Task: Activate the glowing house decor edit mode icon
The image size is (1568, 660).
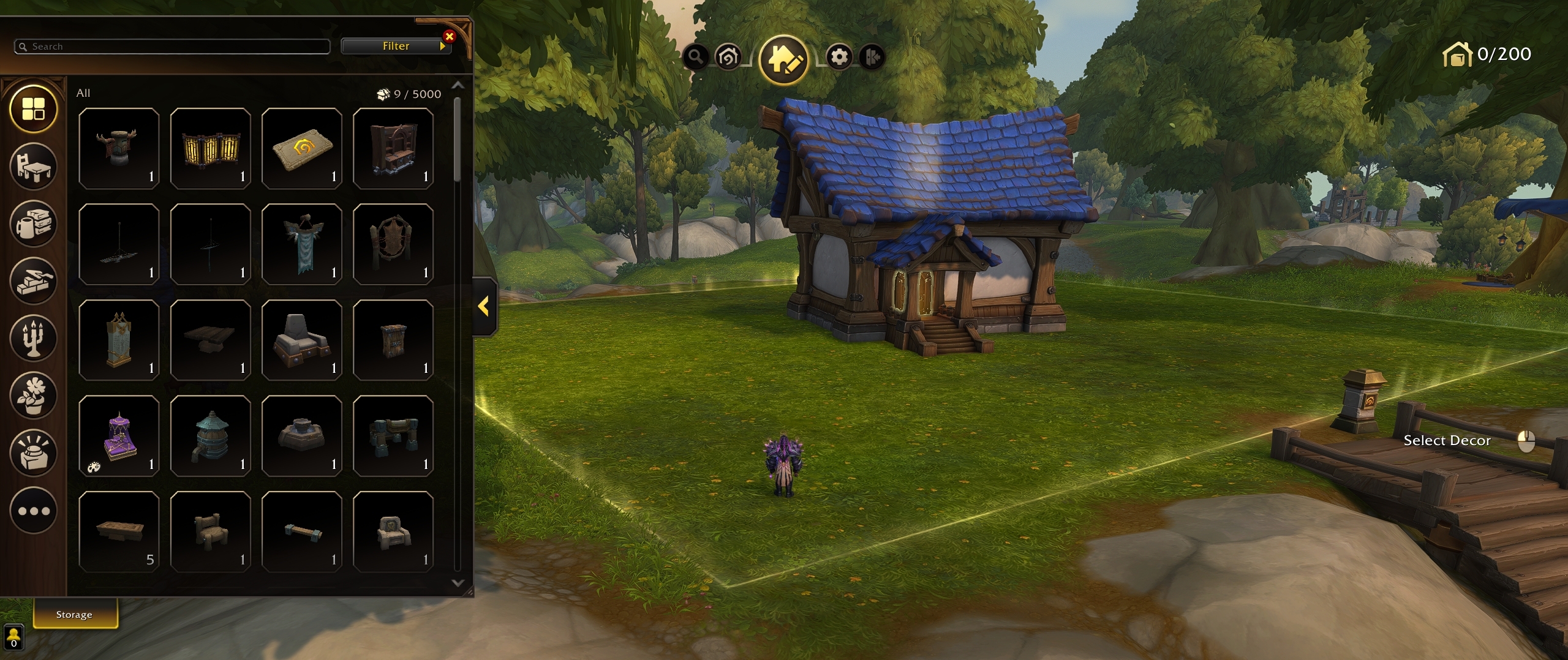Action: [x=786, y=57]
